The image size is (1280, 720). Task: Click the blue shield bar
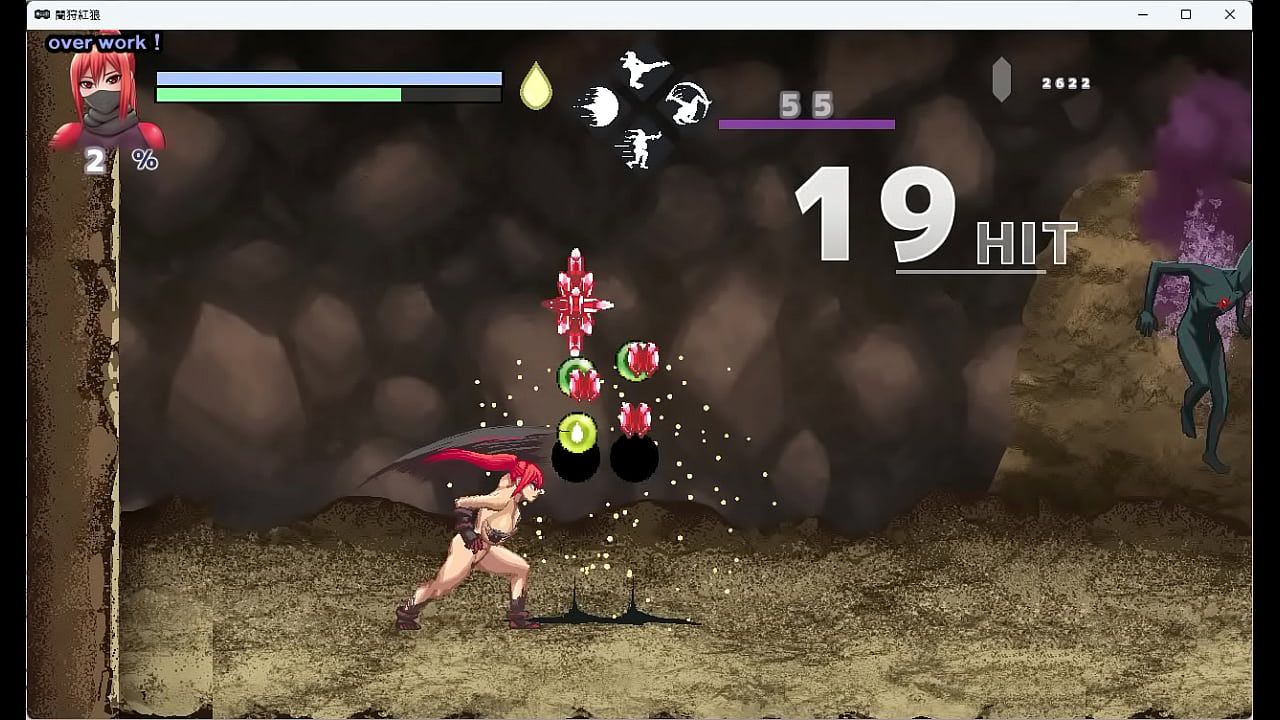point(328,76)
